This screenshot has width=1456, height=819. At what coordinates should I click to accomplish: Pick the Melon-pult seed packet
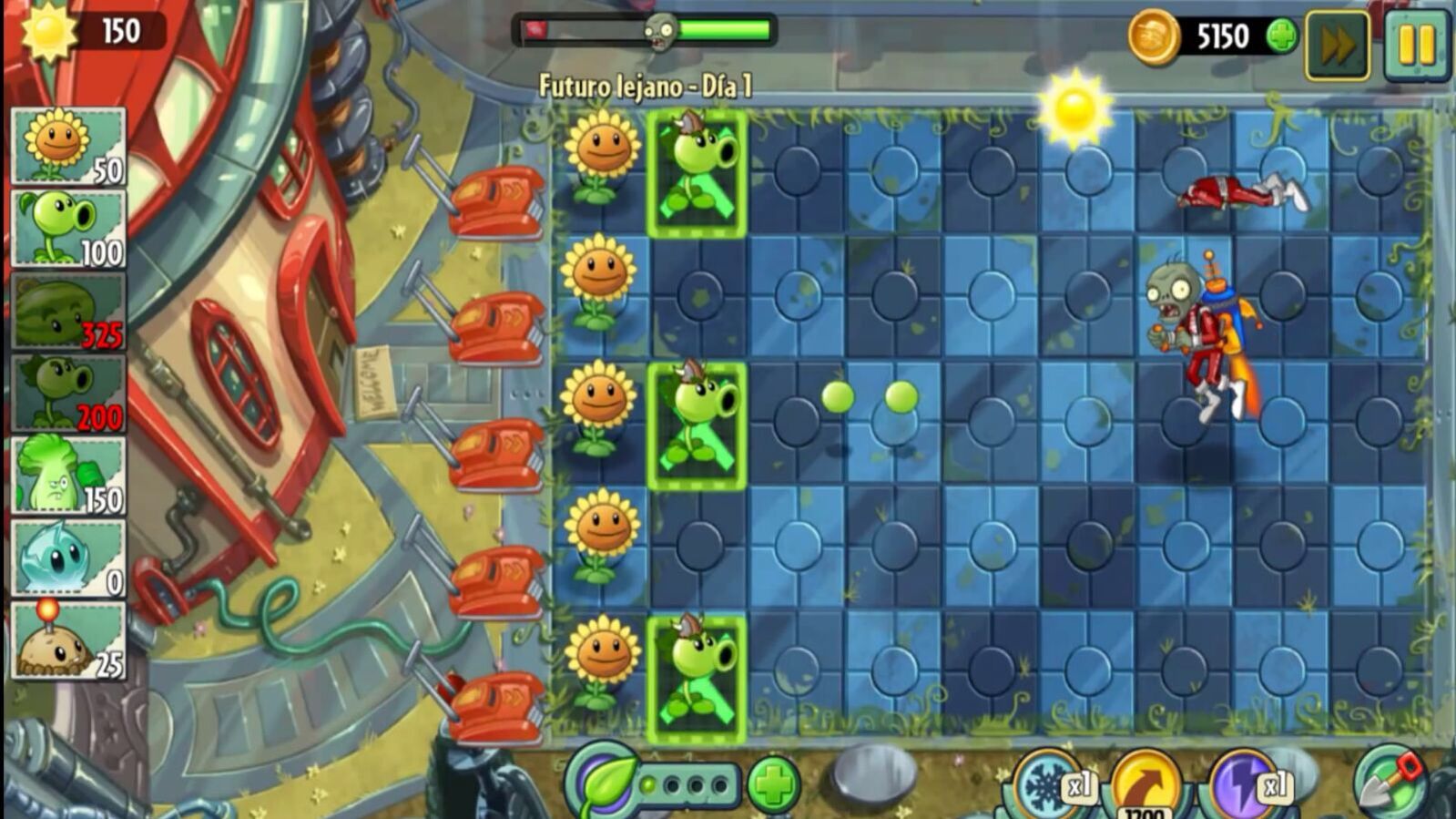click(x=68, y=312)
